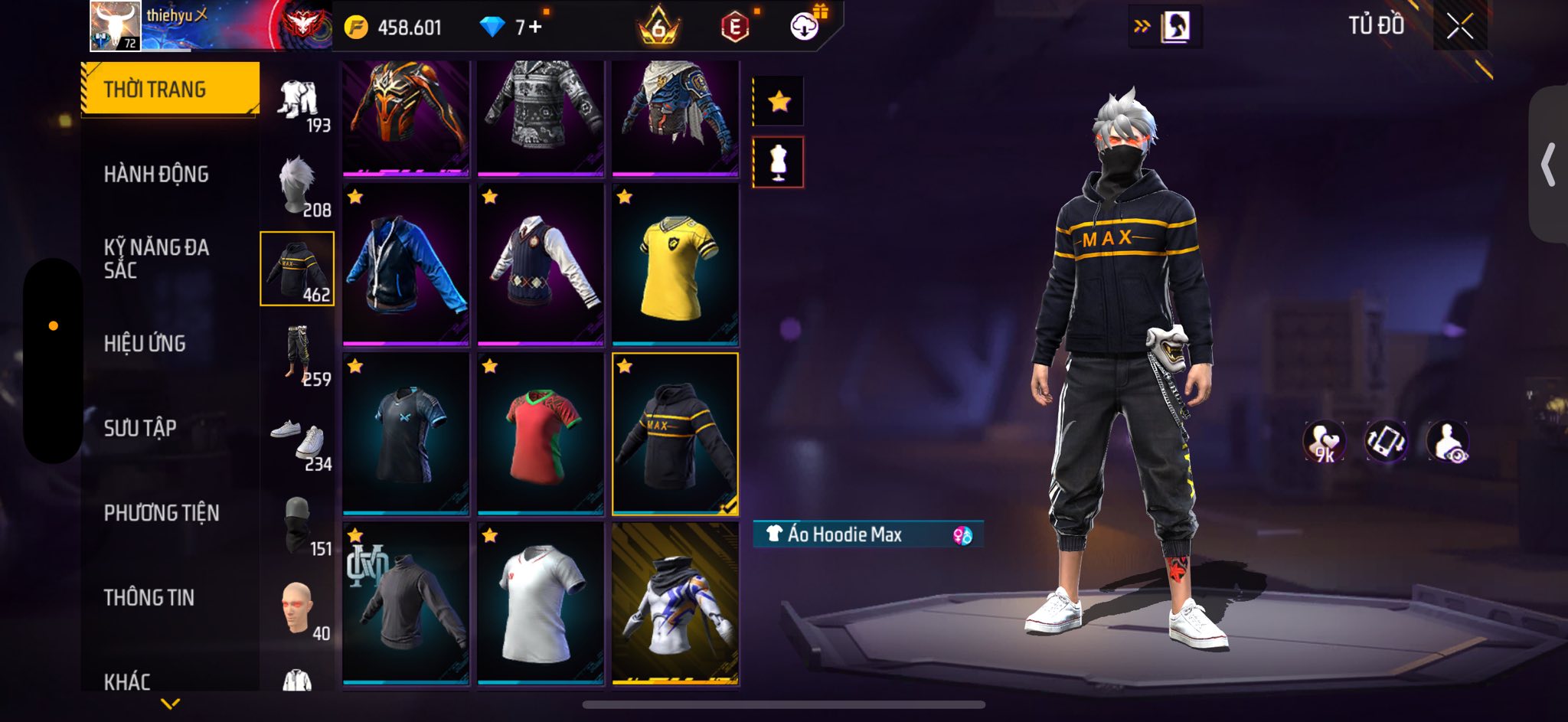Select the Hiệu Ứng tab

145,344
